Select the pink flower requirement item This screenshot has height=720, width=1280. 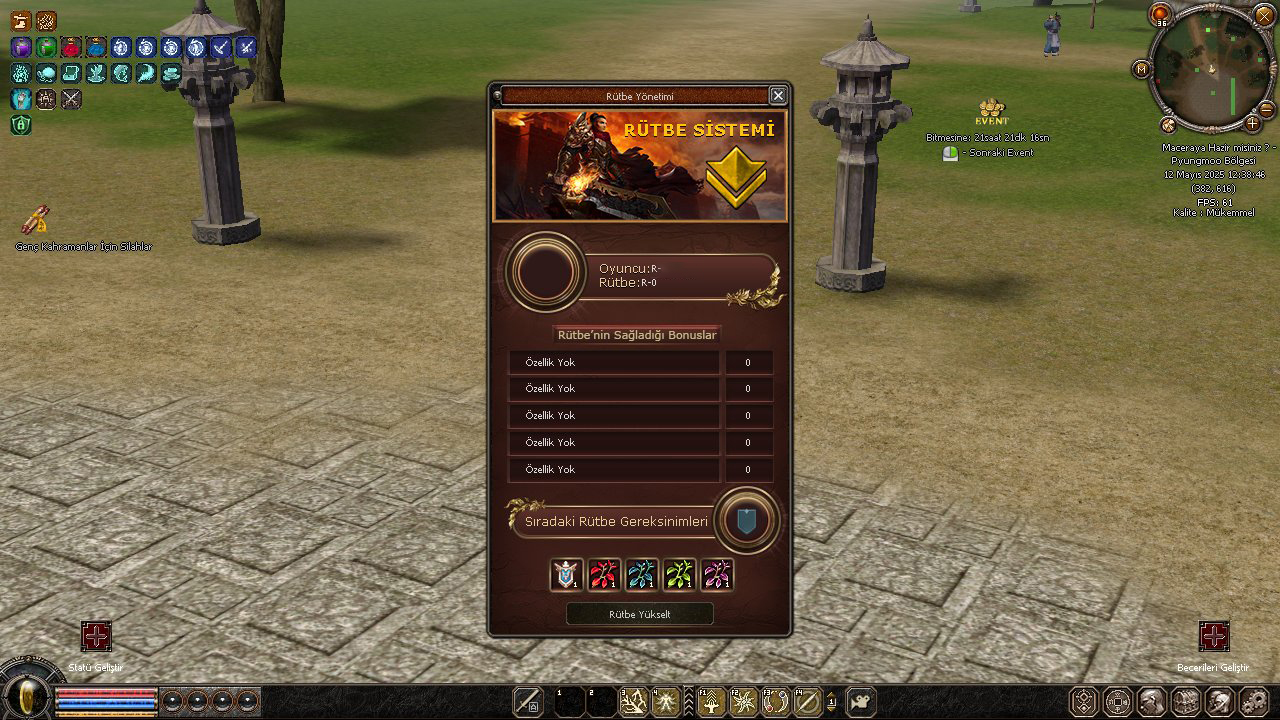pos(717,574)
